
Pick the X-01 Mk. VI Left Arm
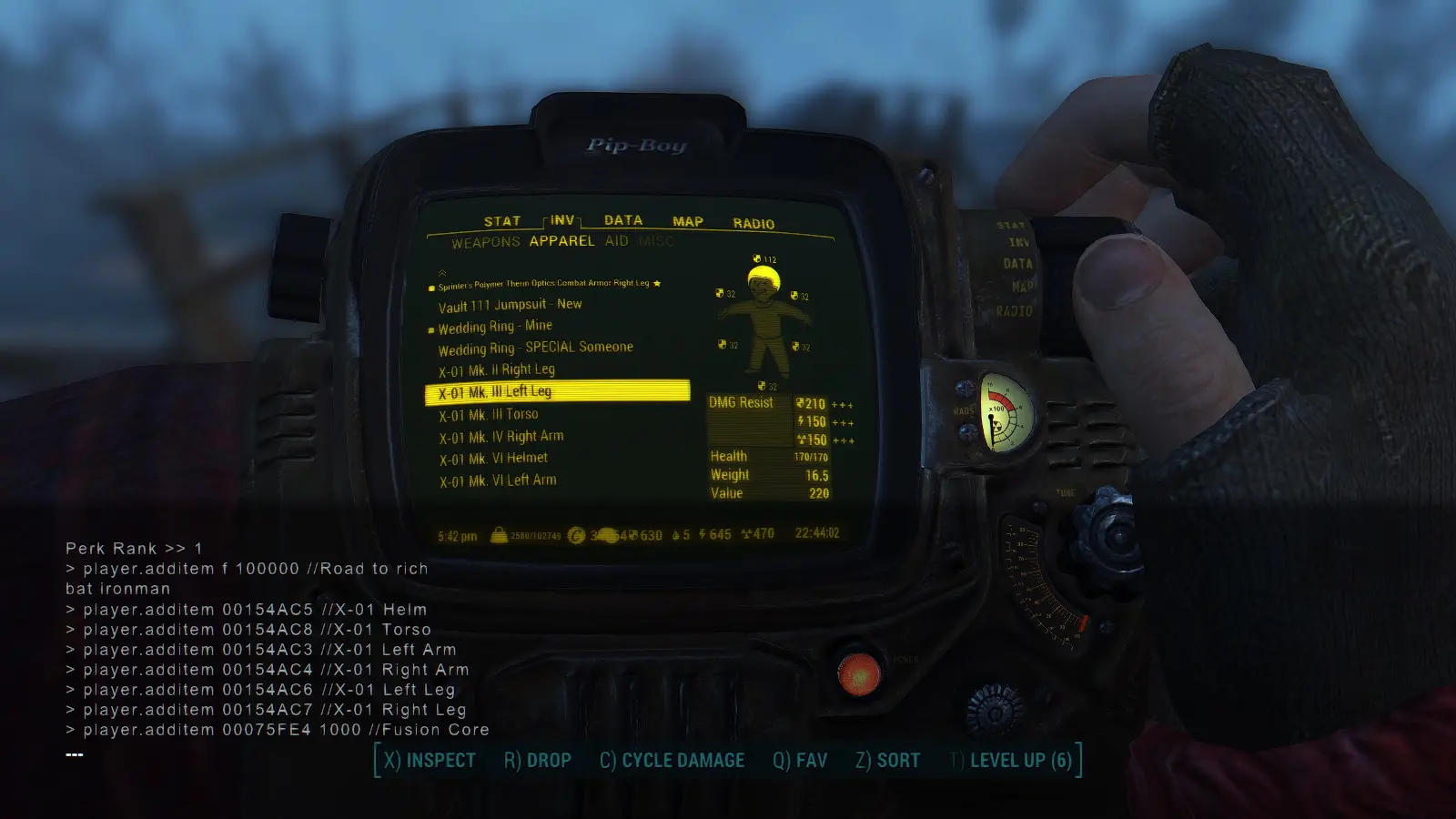[x=498, y=480]
